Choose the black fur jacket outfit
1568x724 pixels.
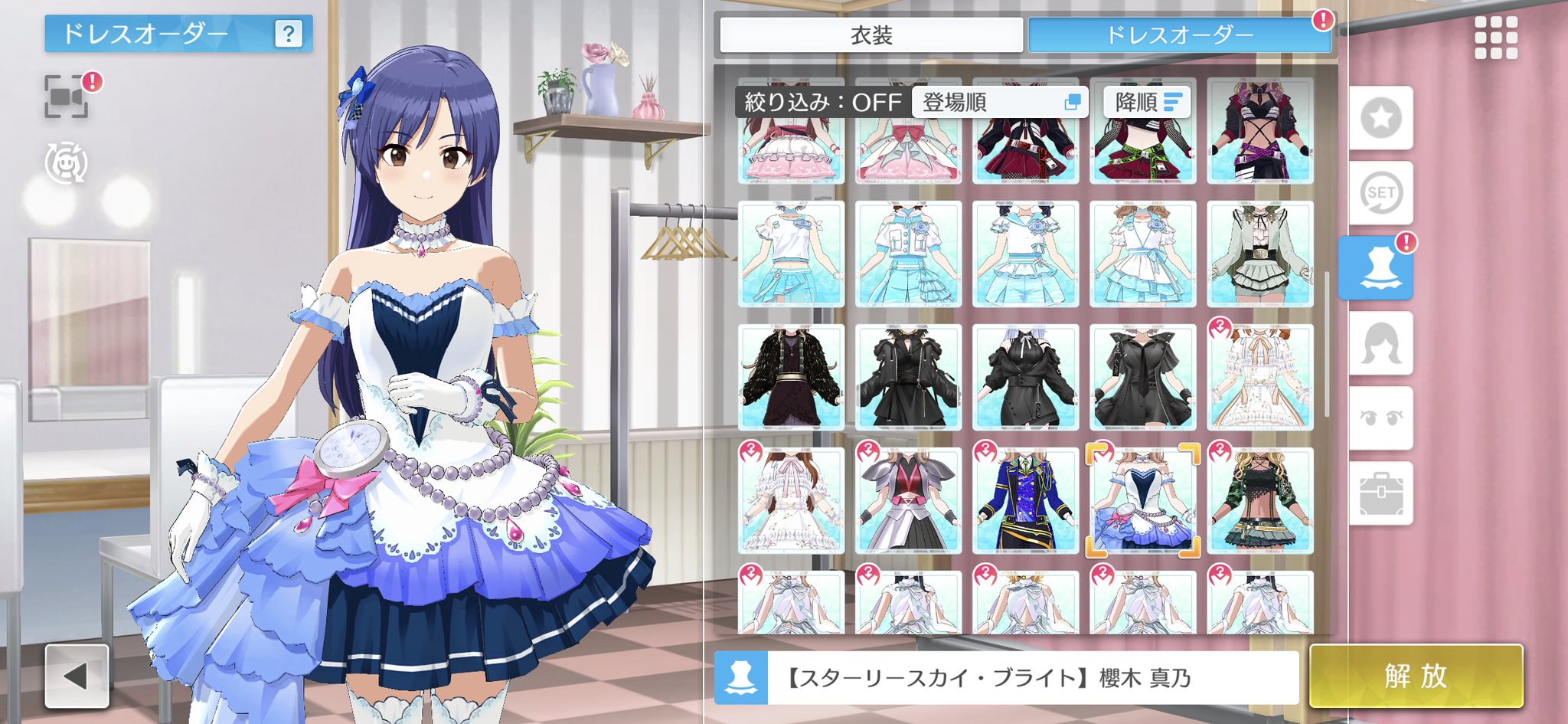[x=791, y=377]
